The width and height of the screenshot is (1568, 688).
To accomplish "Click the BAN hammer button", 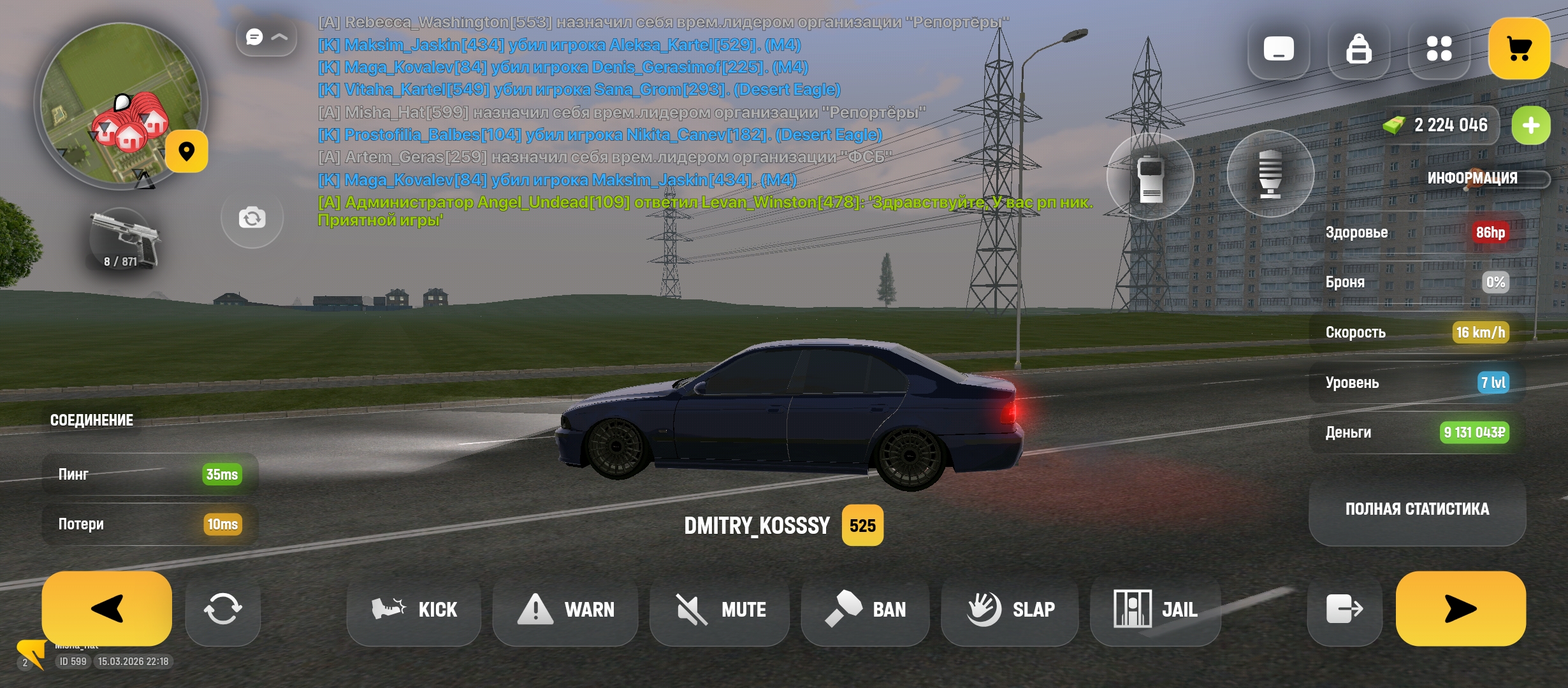I will point(866,610).
